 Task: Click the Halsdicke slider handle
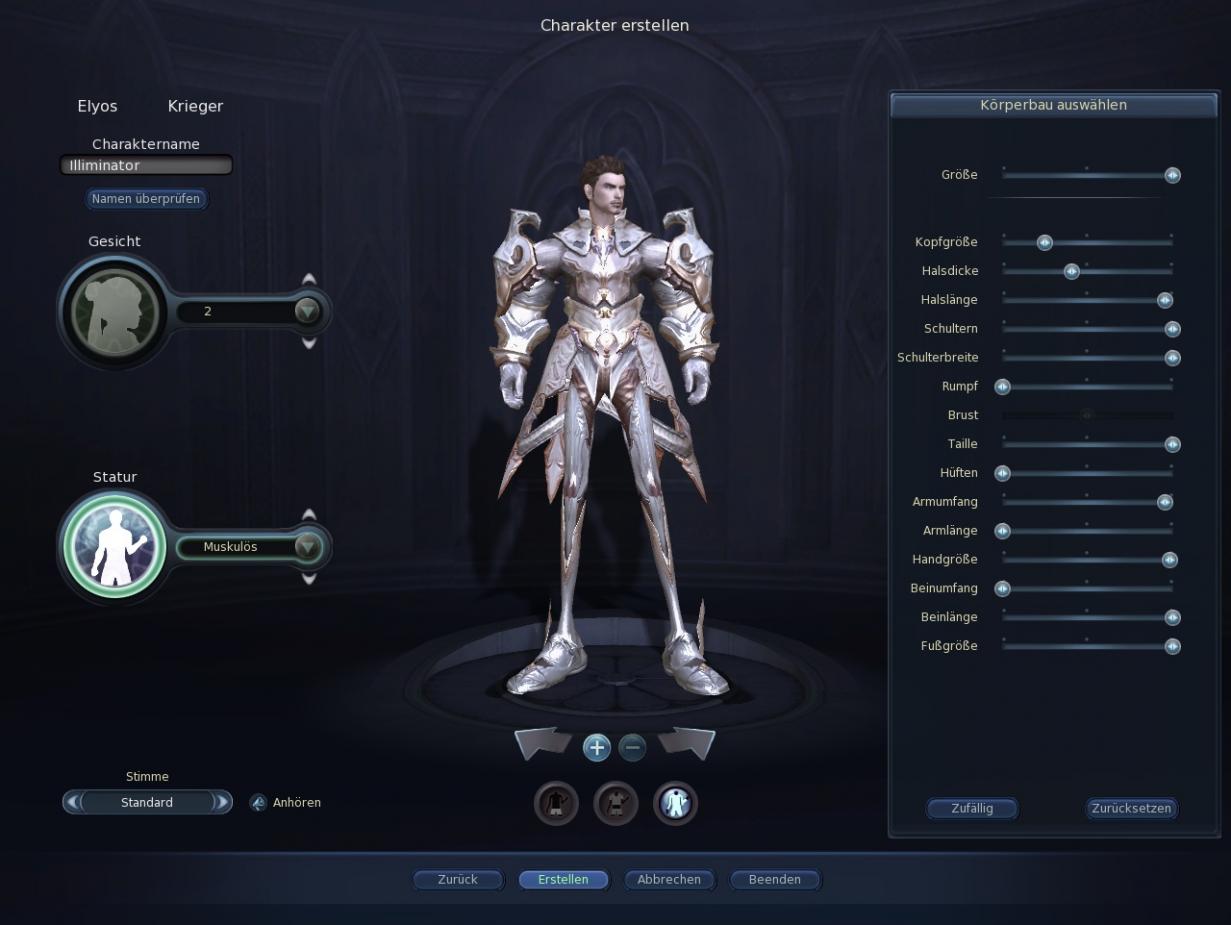(1072, 271)
